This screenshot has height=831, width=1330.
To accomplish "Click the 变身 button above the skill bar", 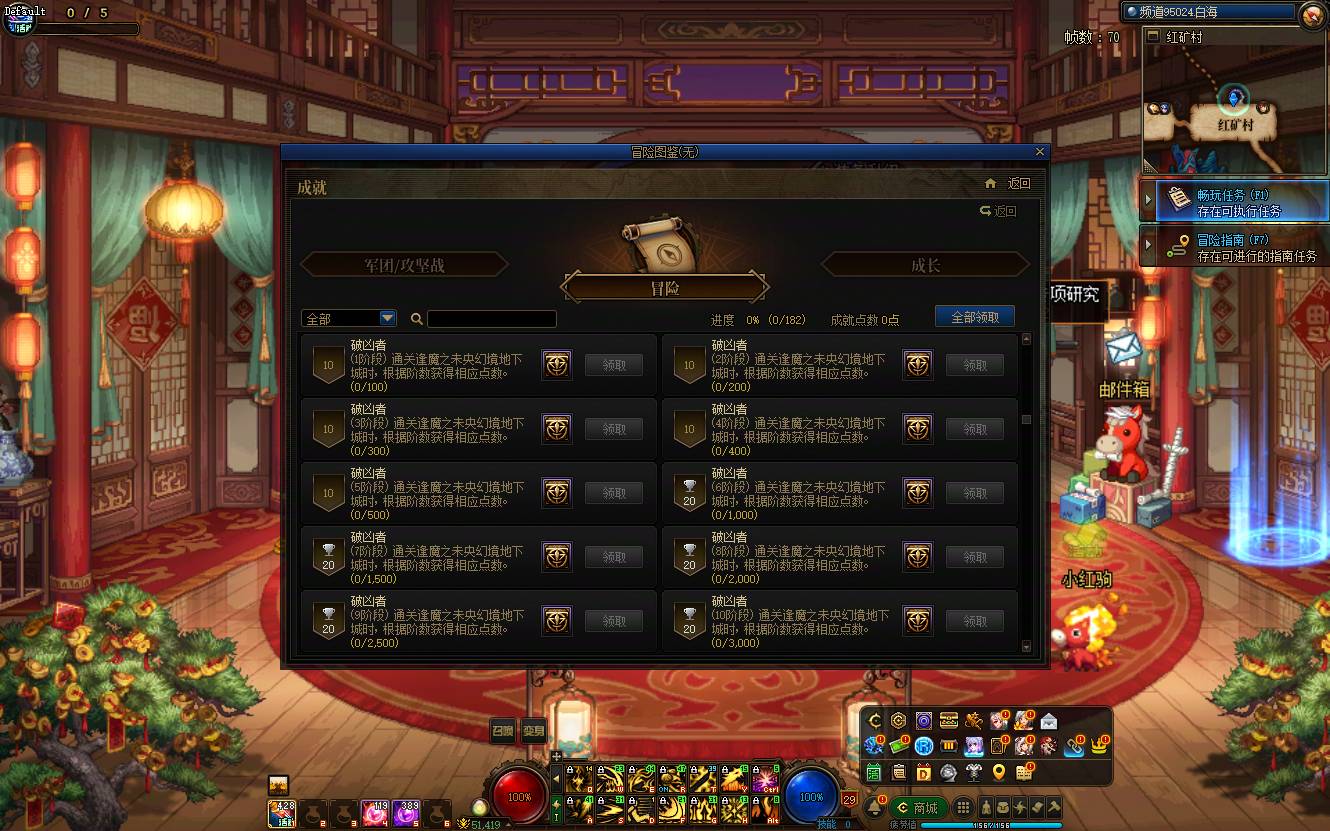I will click(x=534, y=731).
